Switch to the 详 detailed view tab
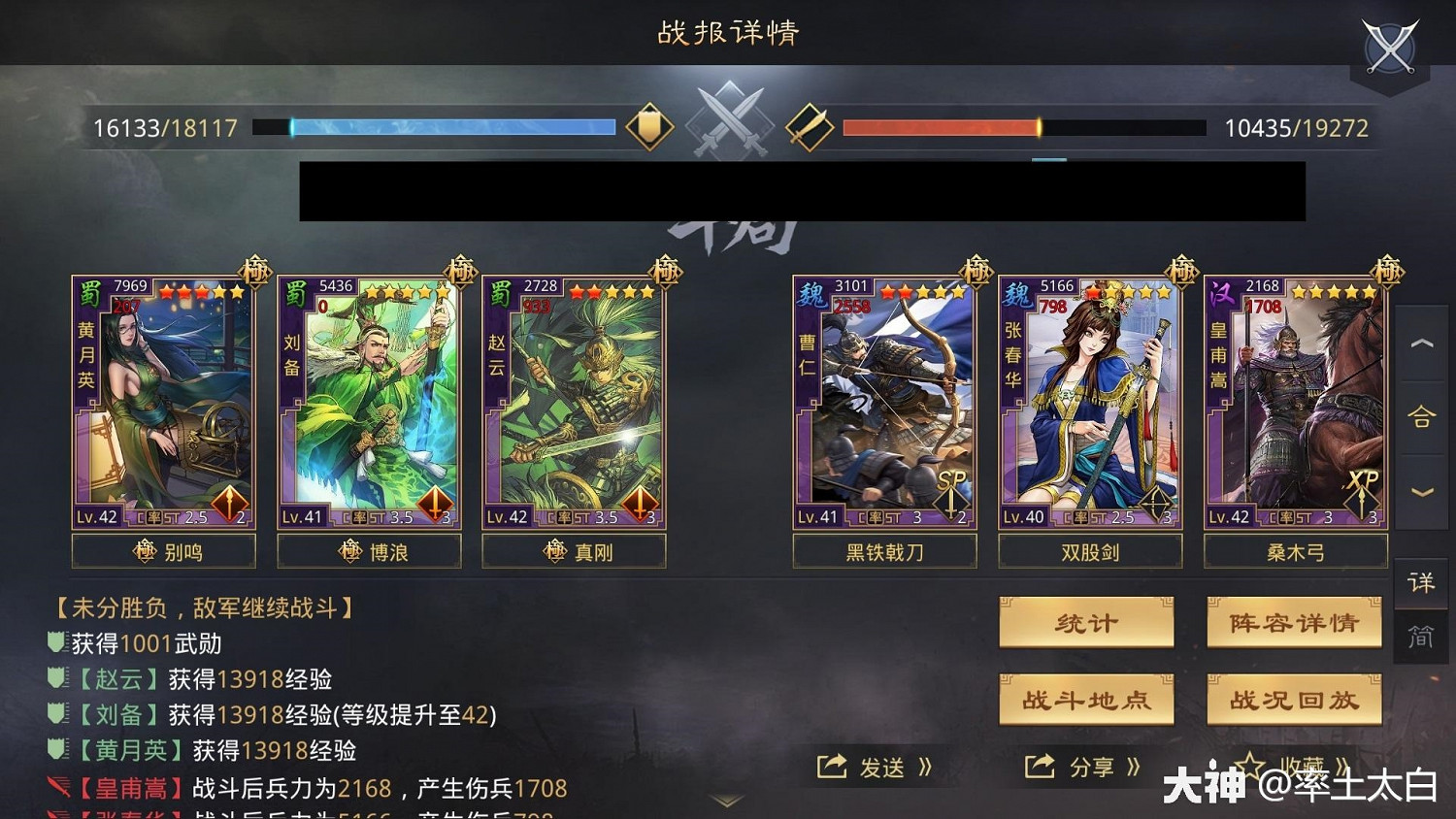Image resolution: width=1456 pixels, height=819 pixels. 1421,583
